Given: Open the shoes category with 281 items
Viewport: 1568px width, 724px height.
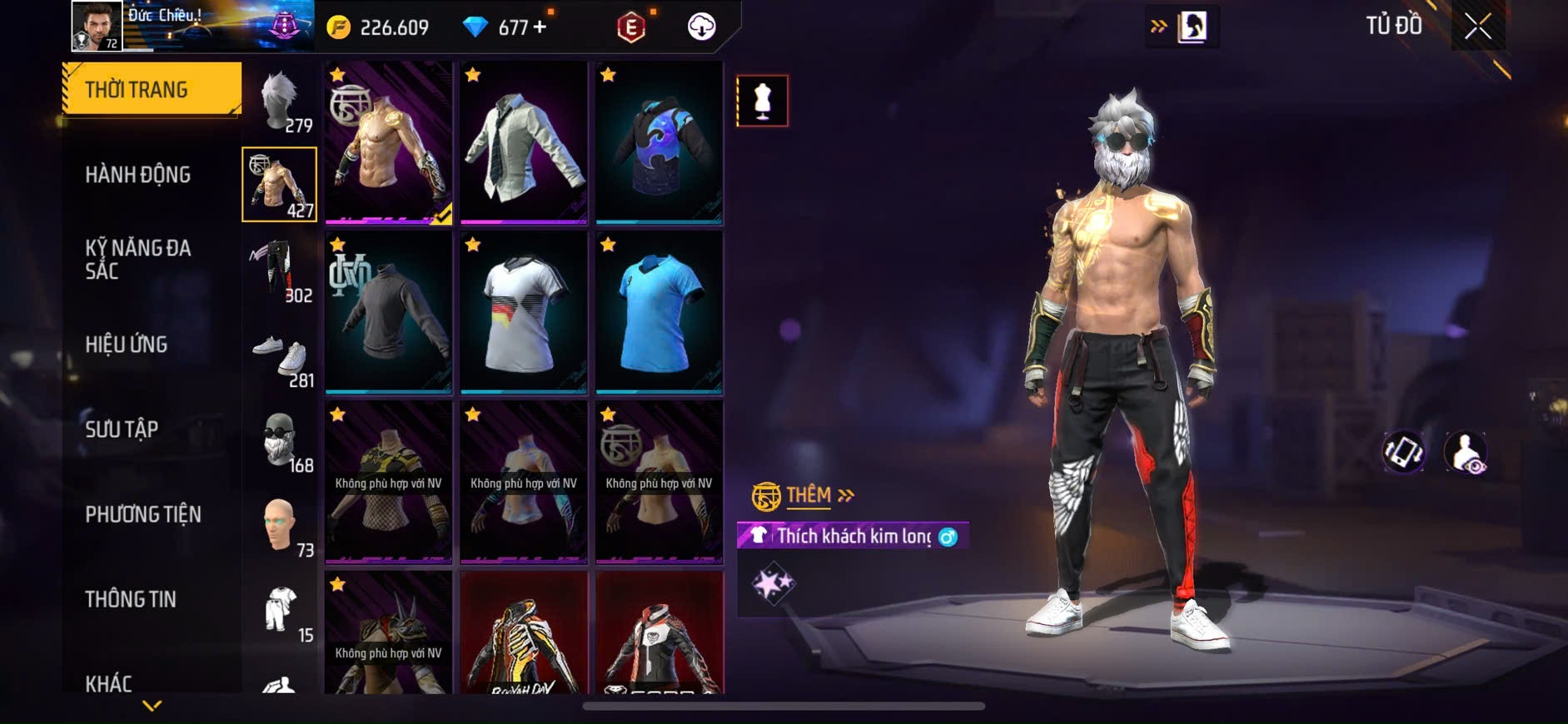Looking at the screenshot, I should [x=280, y=358].
